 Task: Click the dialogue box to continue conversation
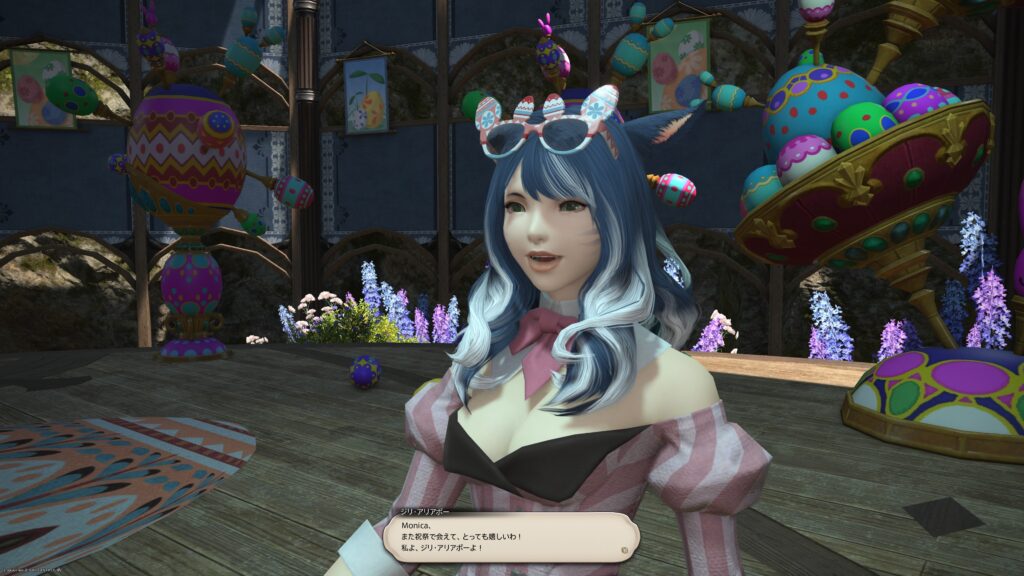coord(510,536)
